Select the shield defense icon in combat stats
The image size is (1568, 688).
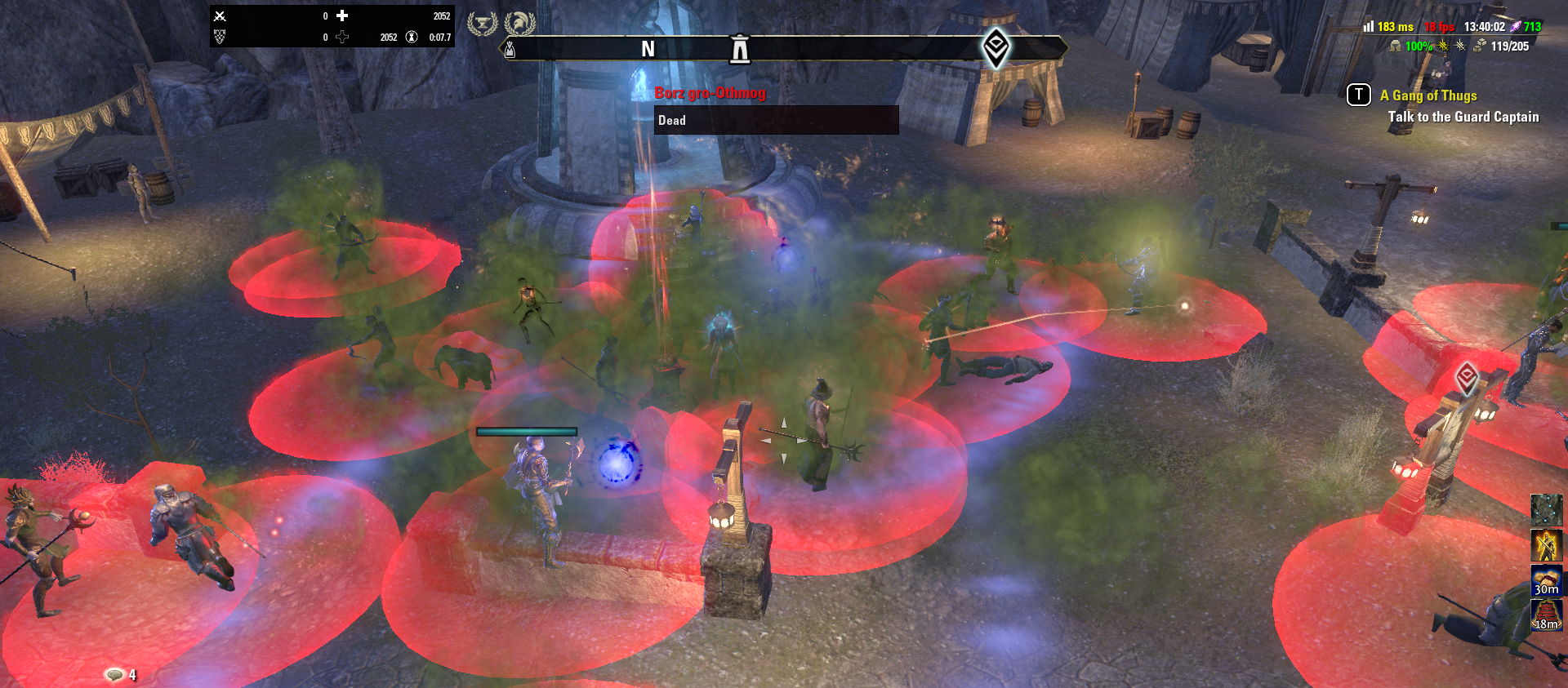click(220, 36)
